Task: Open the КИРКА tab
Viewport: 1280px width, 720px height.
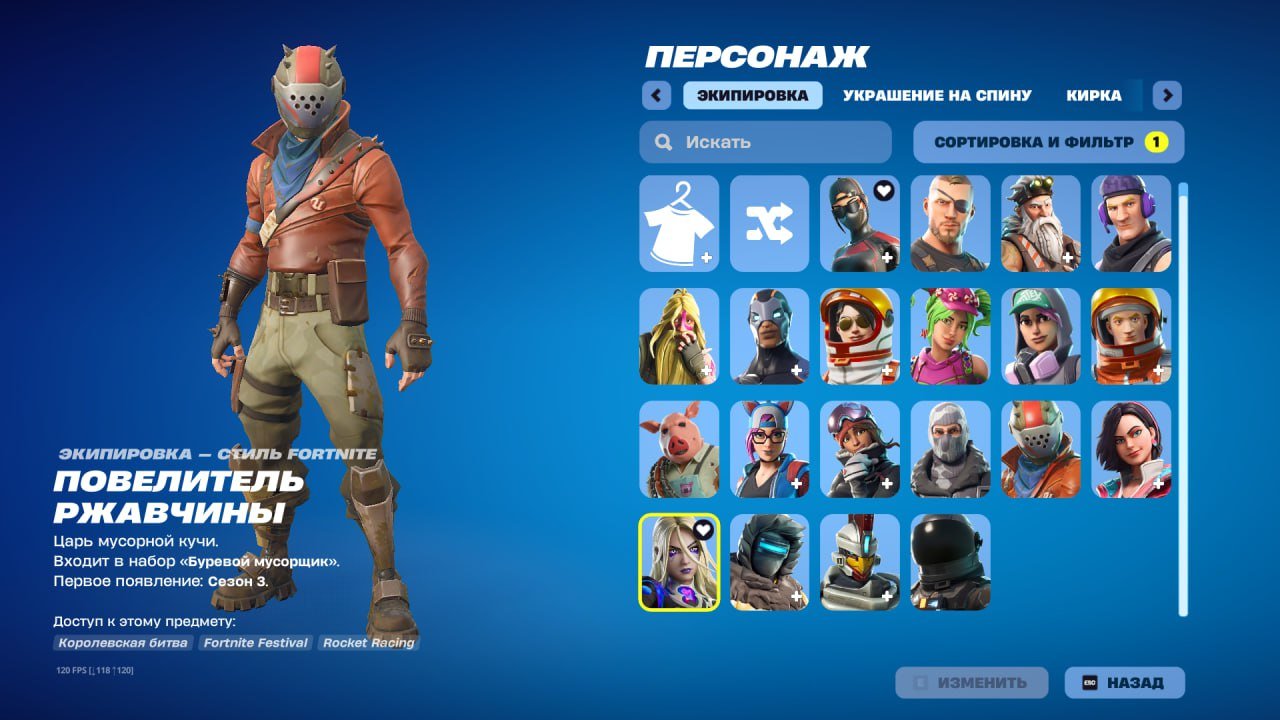Action: [x=1093, y=94]
